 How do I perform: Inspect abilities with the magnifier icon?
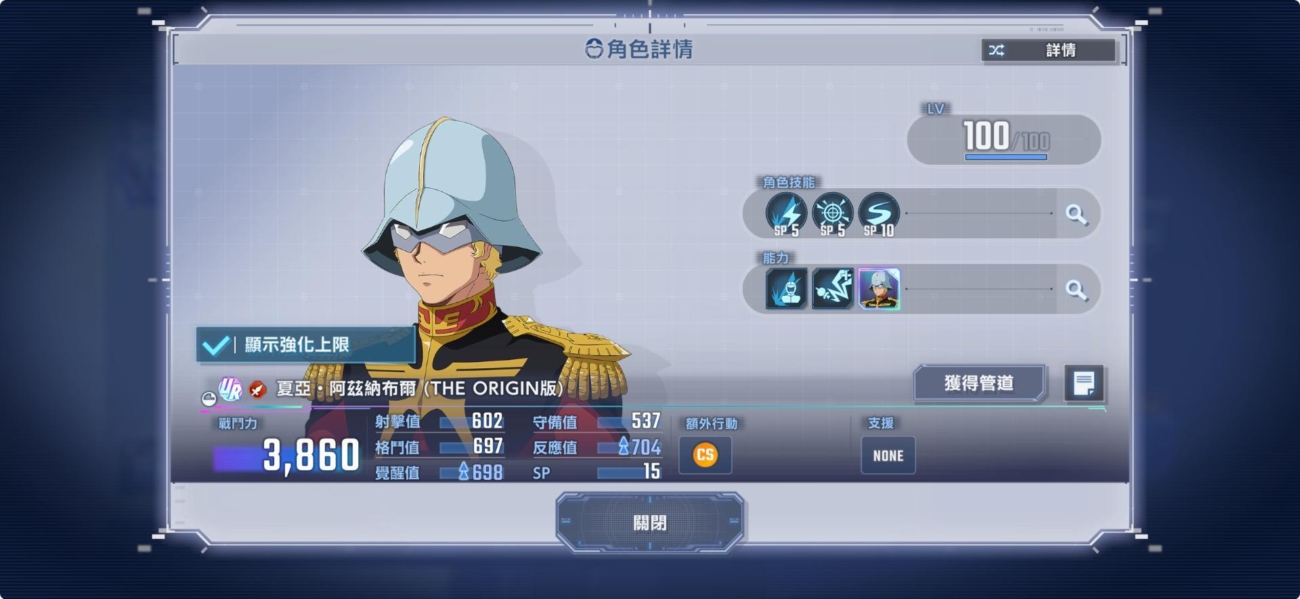pos(1076,290)
